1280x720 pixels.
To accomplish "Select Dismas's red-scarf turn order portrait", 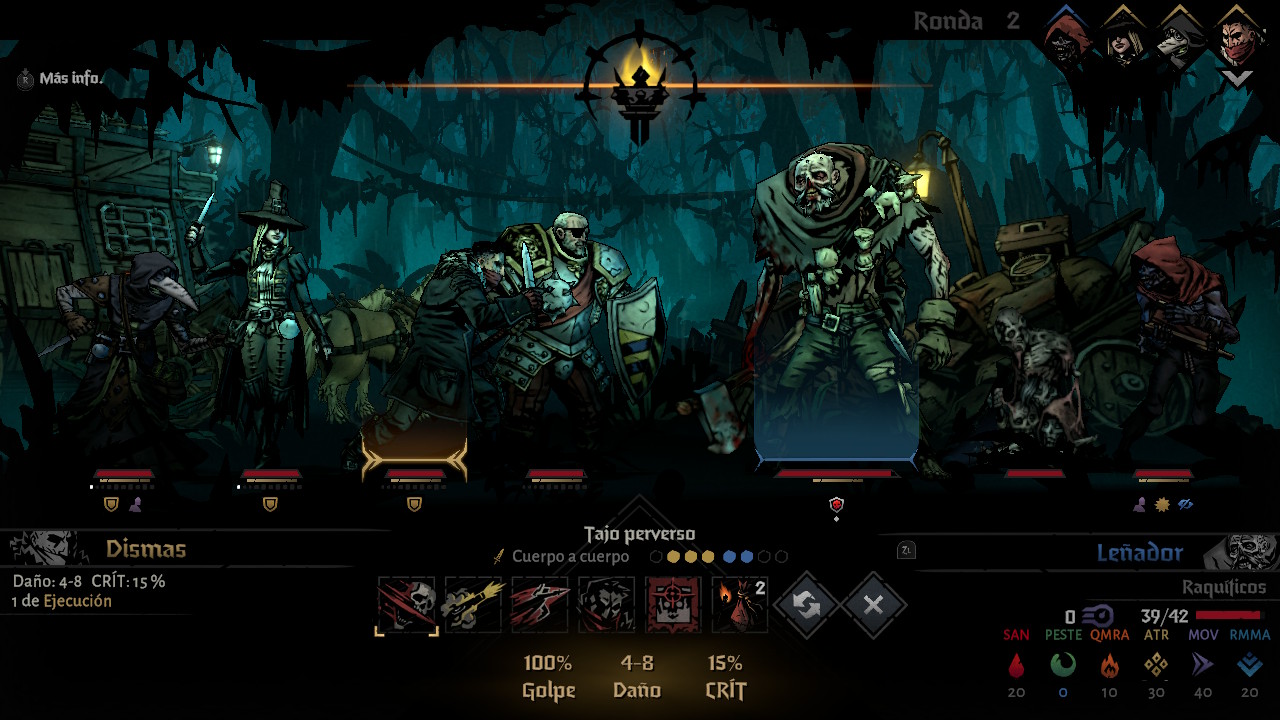I will tap(1237, 38).
